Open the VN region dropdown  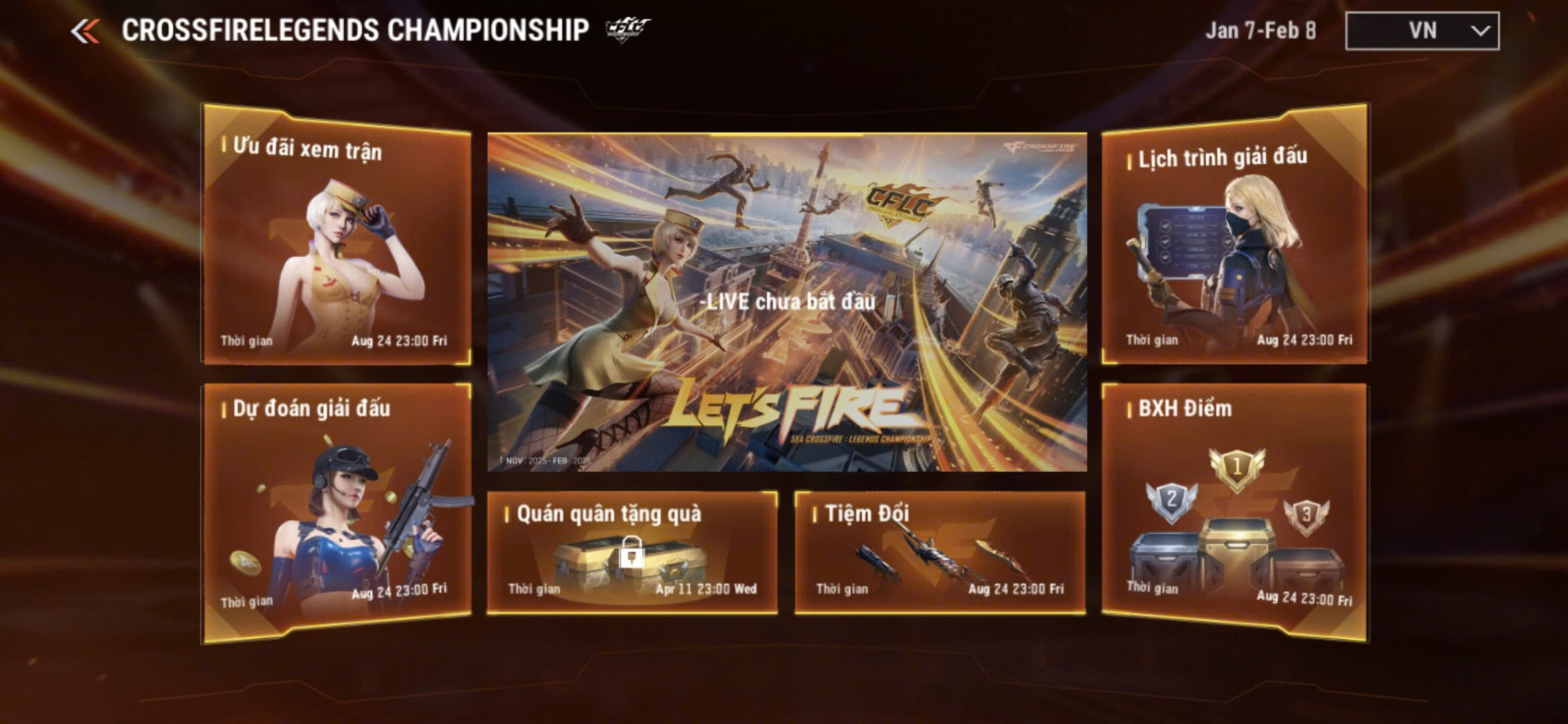1422,31
